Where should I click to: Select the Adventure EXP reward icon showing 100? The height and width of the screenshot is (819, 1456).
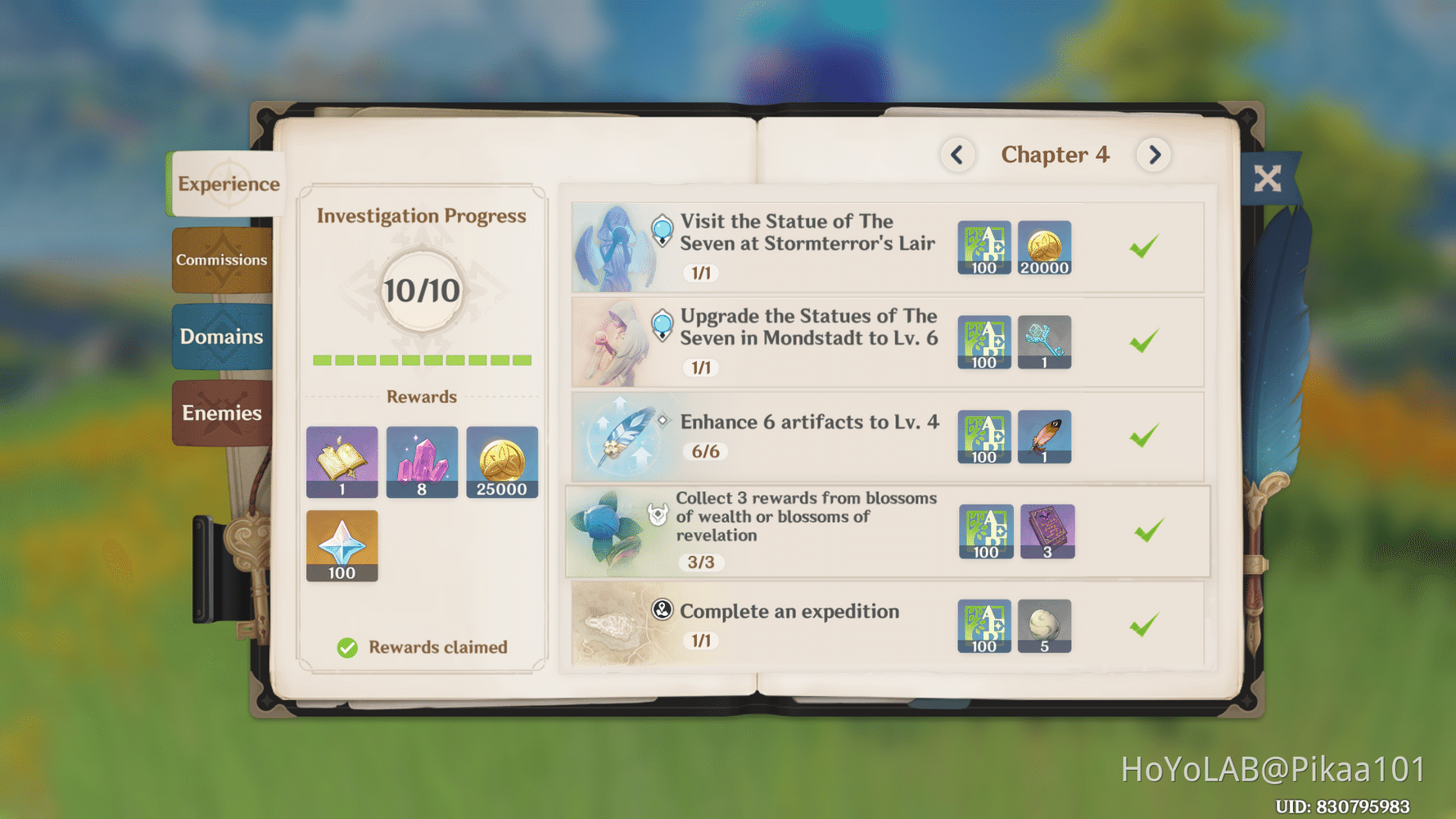point(983,248)
